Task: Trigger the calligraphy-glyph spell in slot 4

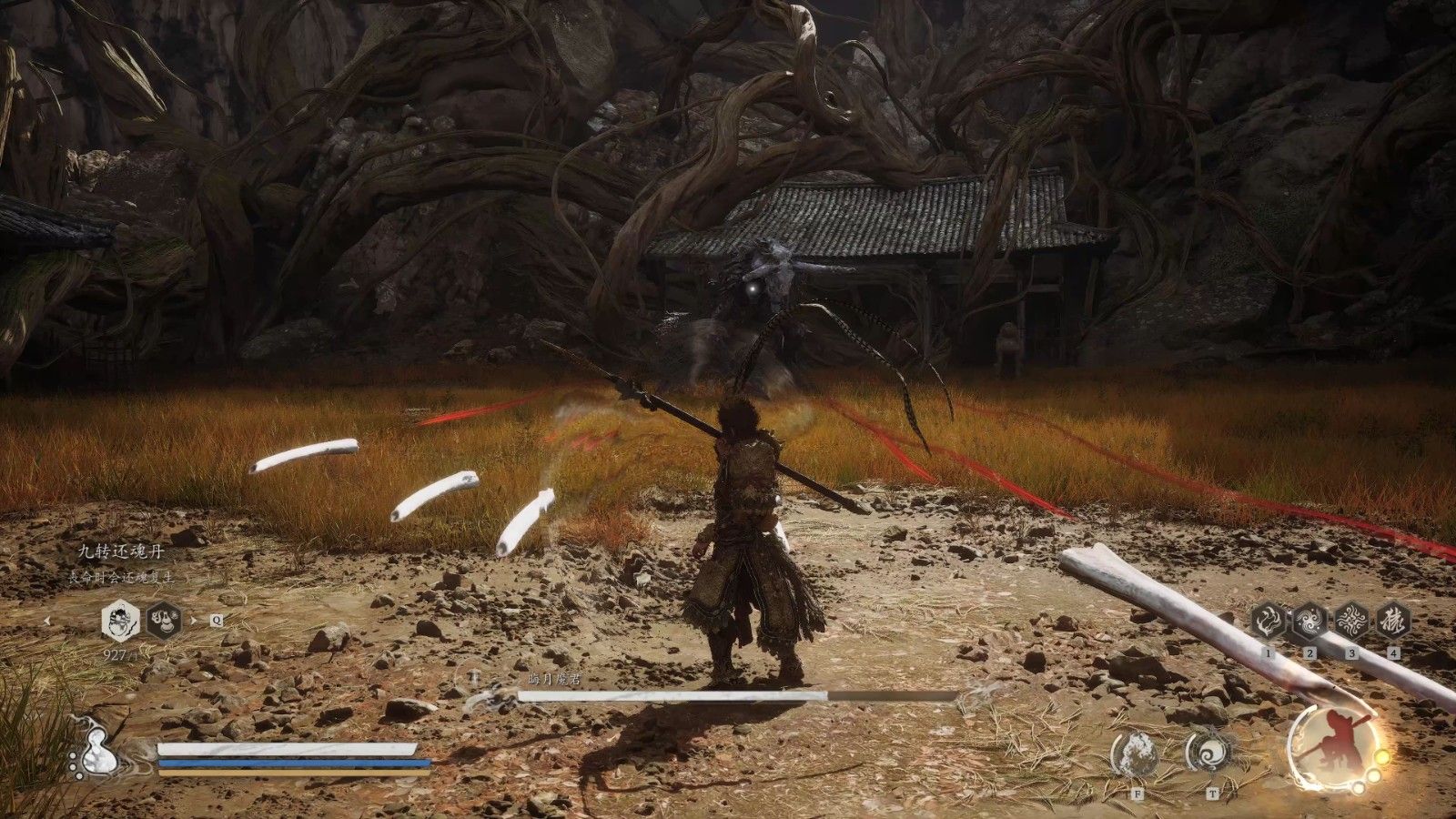Action: [x=1393, y=622]
